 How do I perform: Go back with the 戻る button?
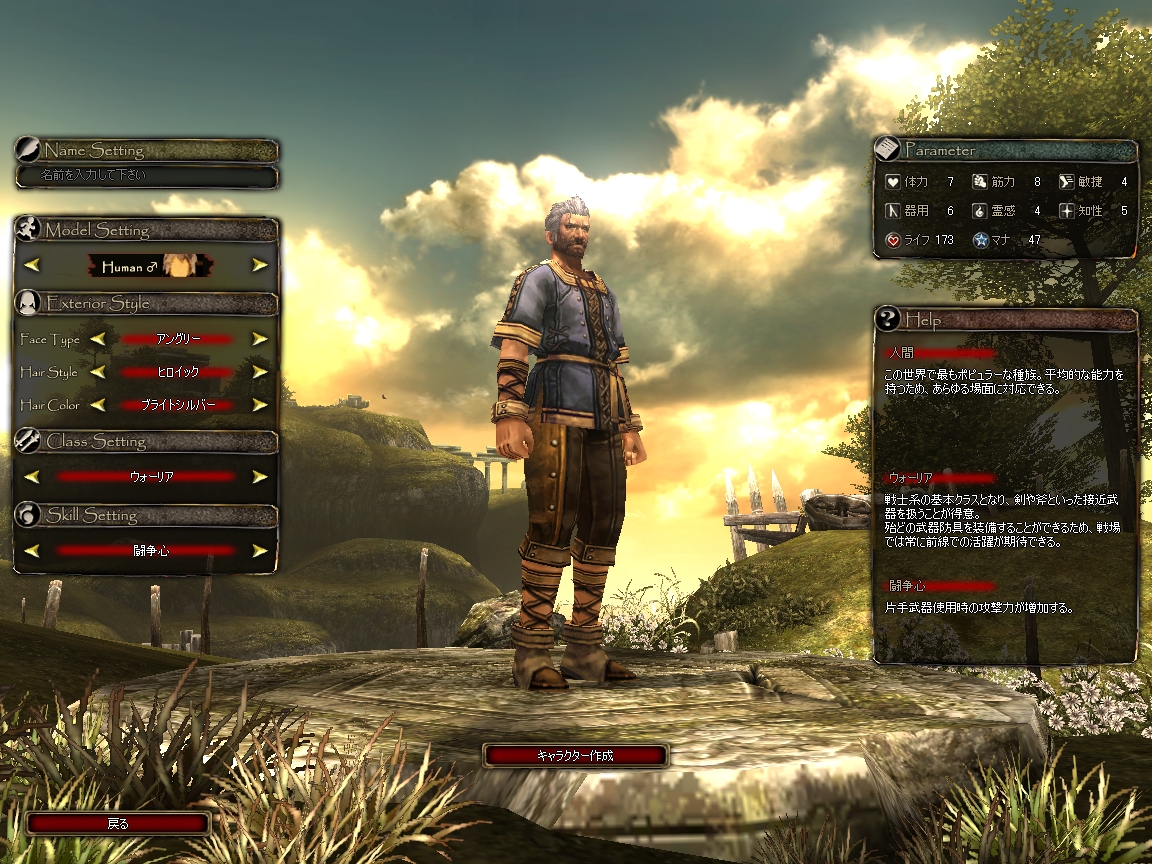point(118,824)
